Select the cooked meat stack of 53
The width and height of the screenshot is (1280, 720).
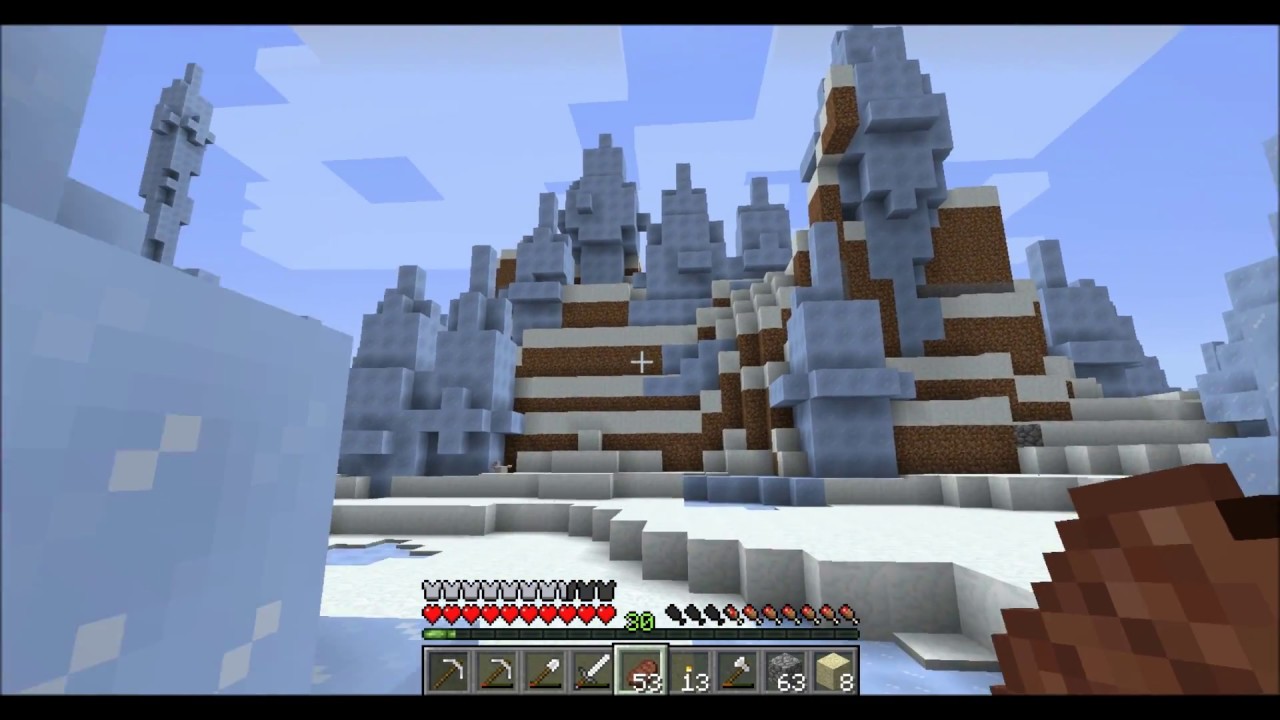pos(641,670)
